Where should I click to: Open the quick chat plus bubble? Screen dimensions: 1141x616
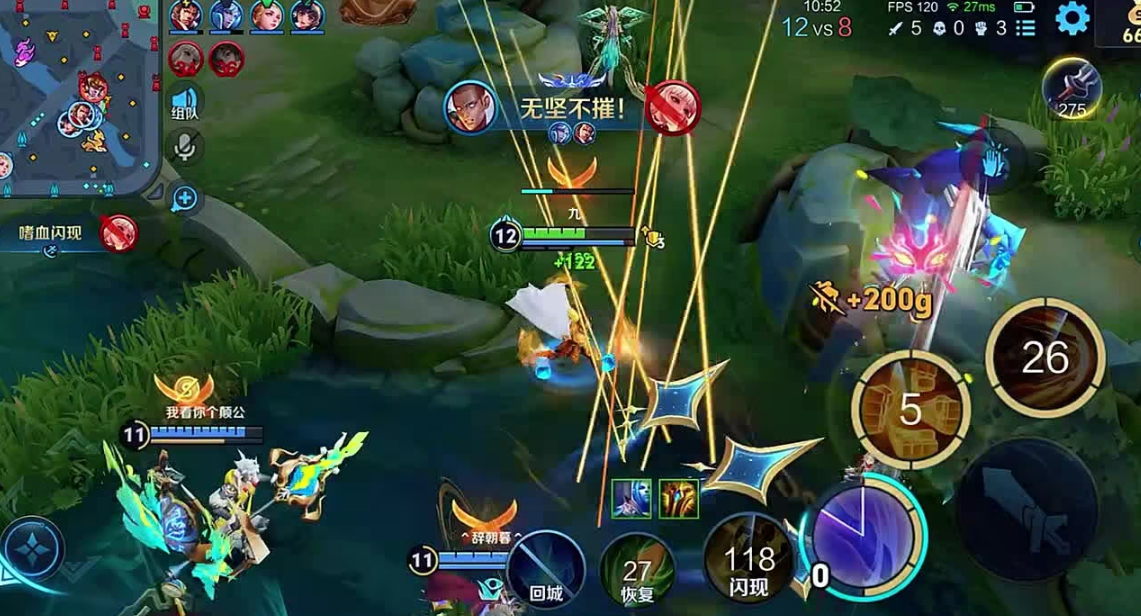pyautogui.click(x=185, y=198)
